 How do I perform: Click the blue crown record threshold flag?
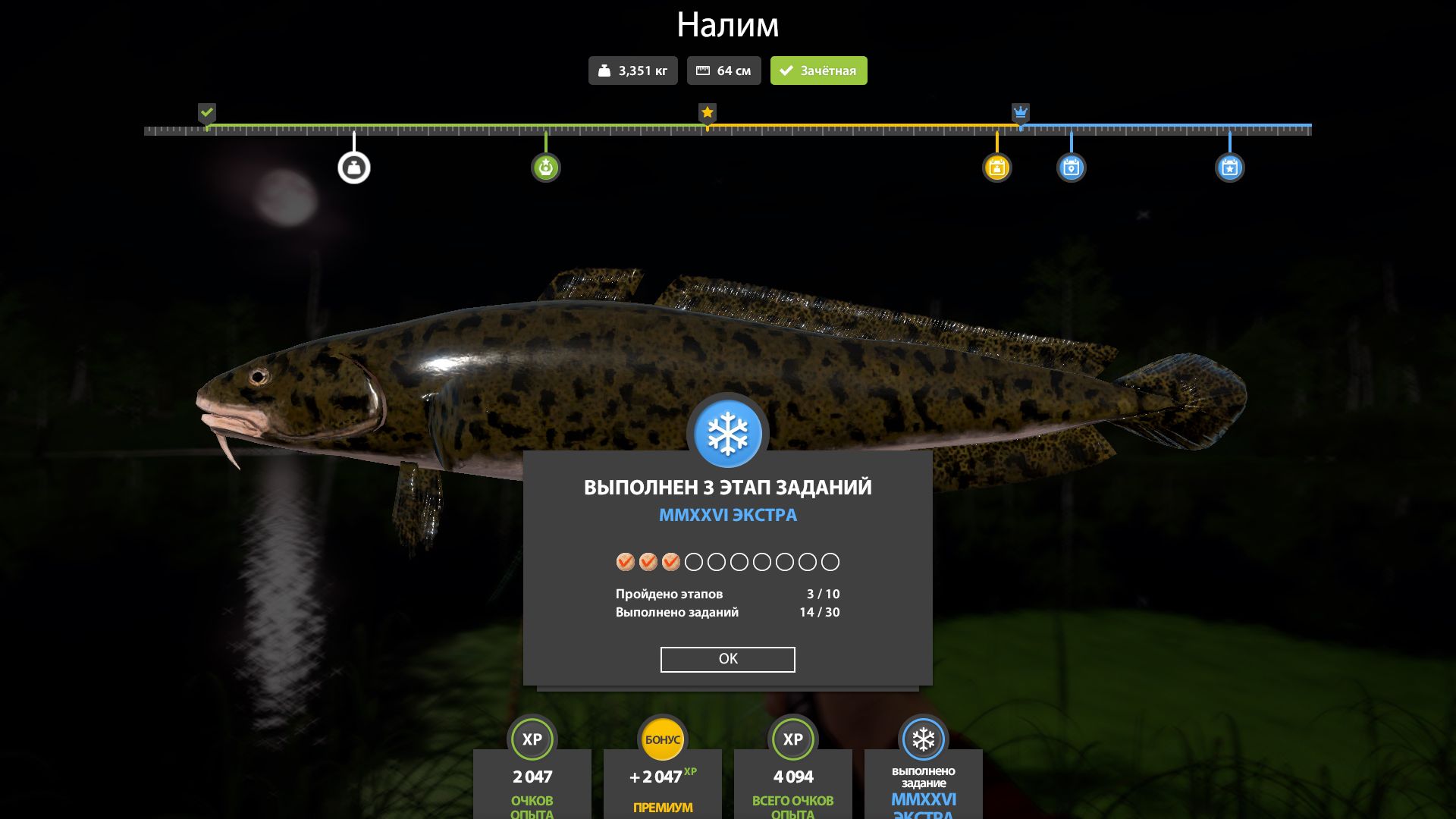tap(1021, 113)
